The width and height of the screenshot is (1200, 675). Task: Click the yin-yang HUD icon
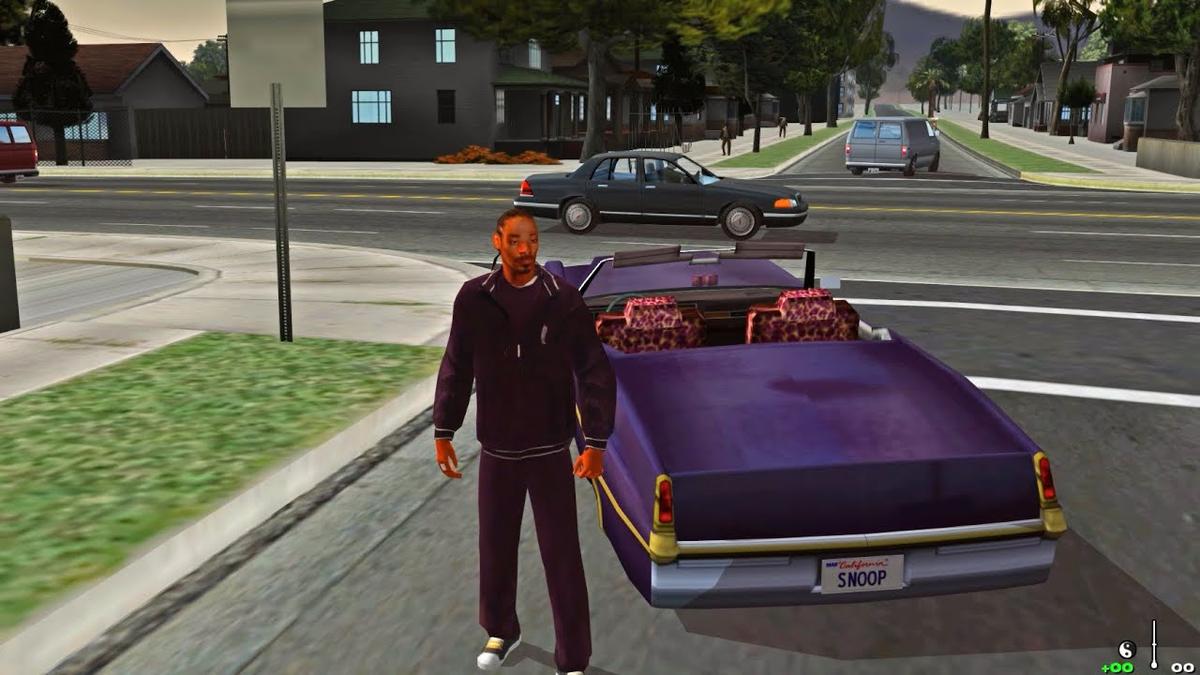click(x=1126, y=649)
